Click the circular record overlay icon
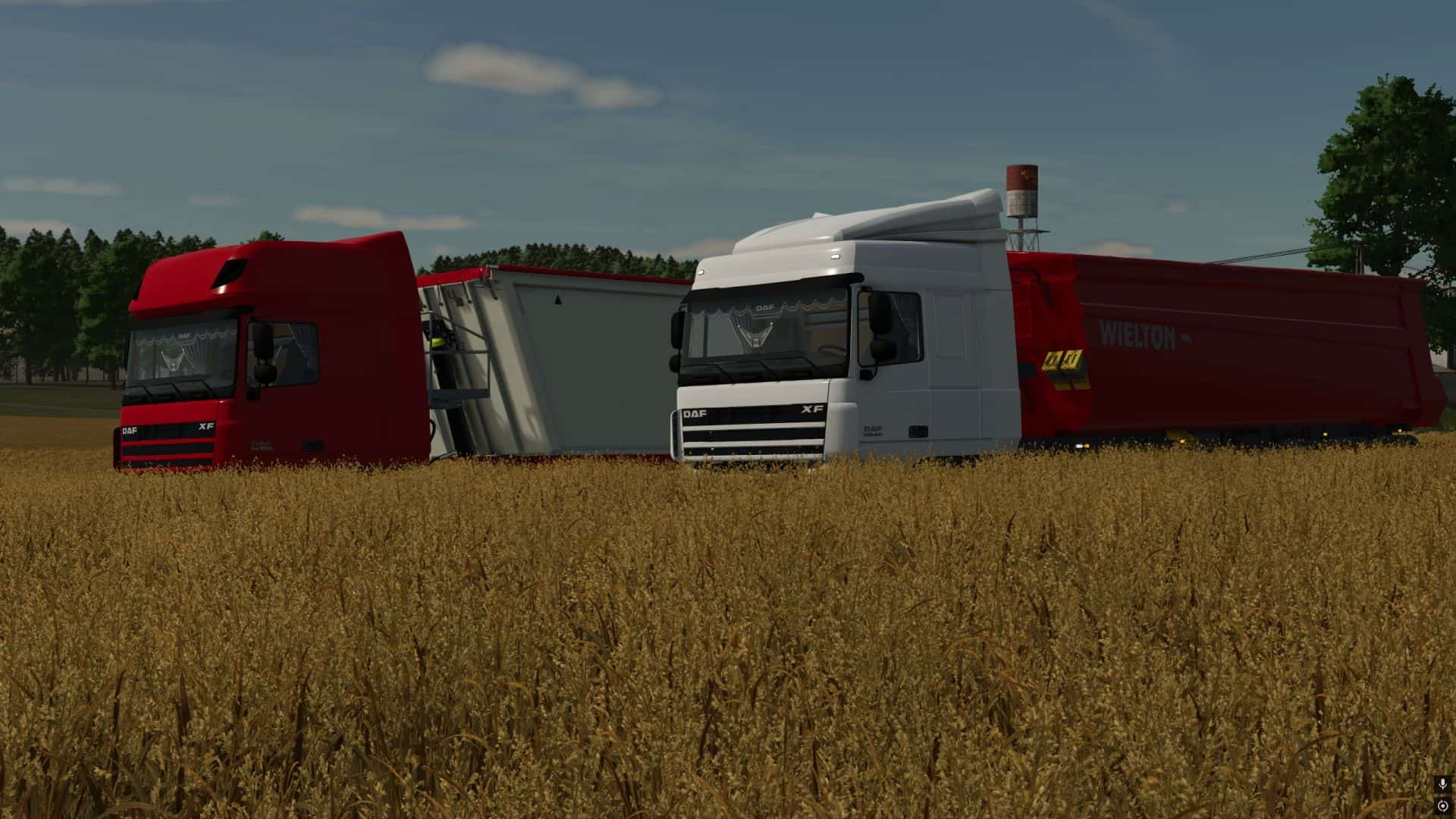Screen dimensions: 1456x819 coord(1442,805)
